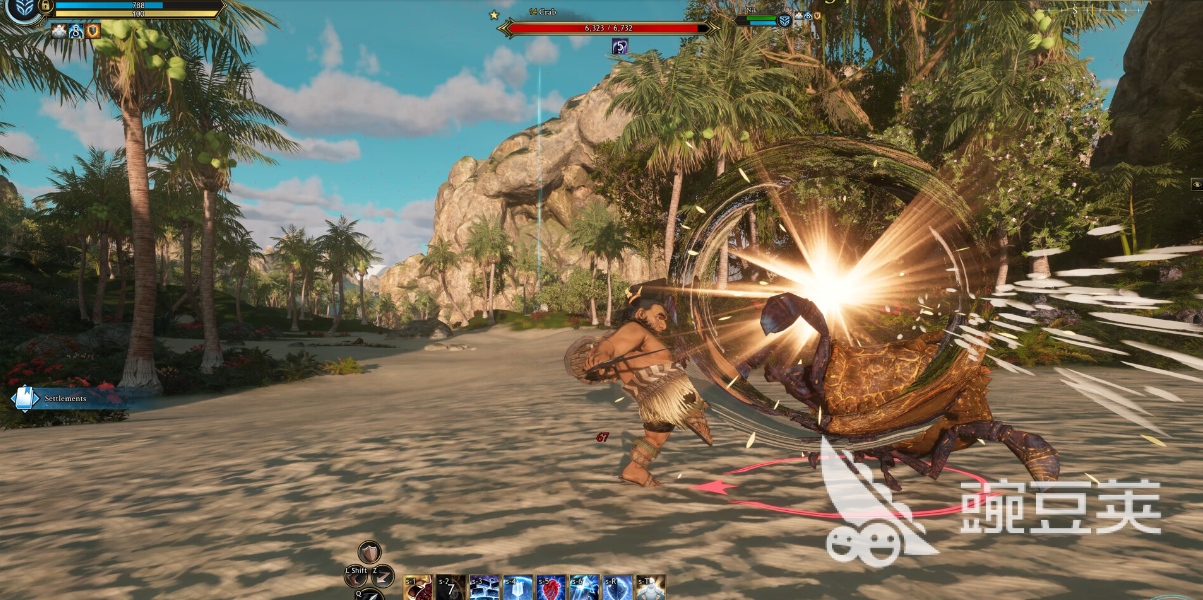Activate the red fist ability in slot one

418,588
